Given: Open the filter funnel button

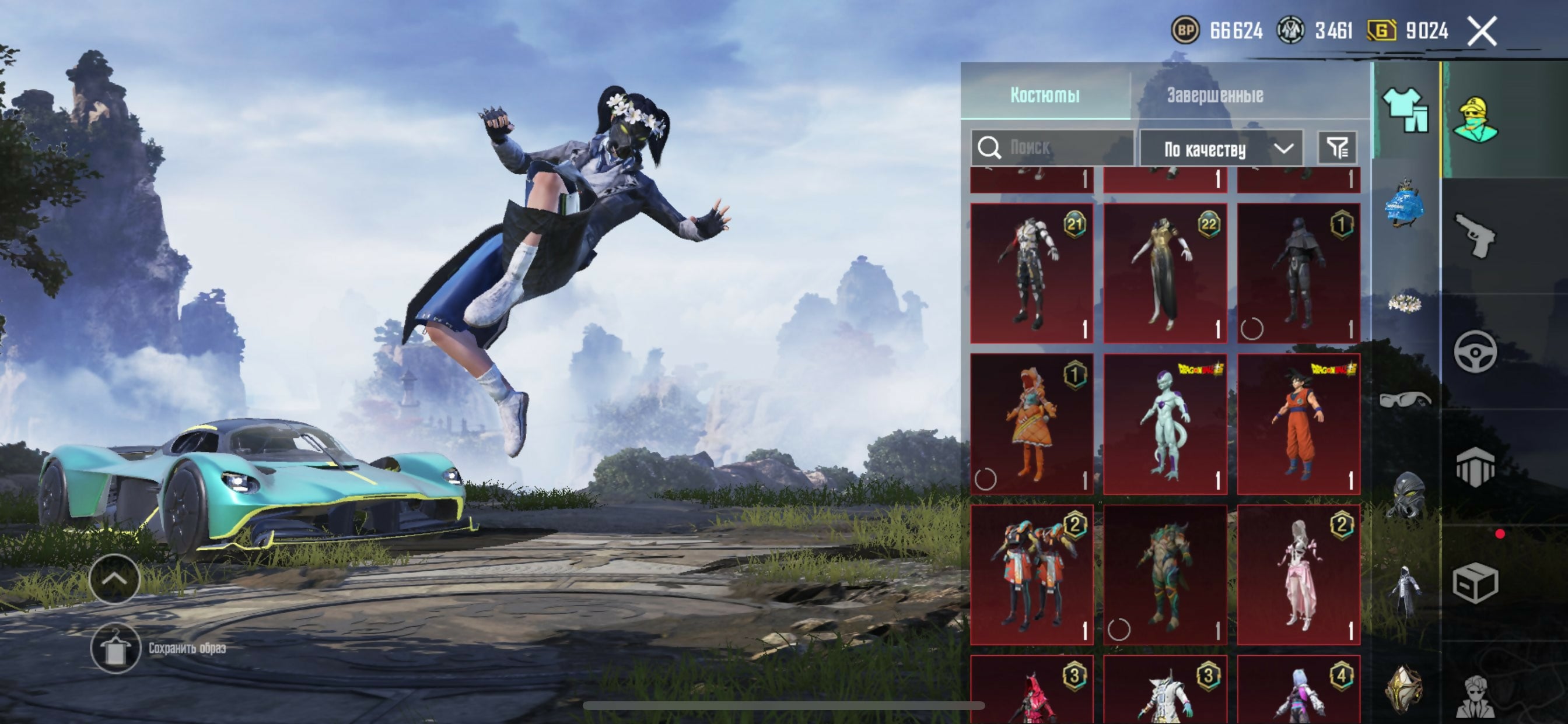Looking at the screenshot, I should click(x=1336, y=147).
